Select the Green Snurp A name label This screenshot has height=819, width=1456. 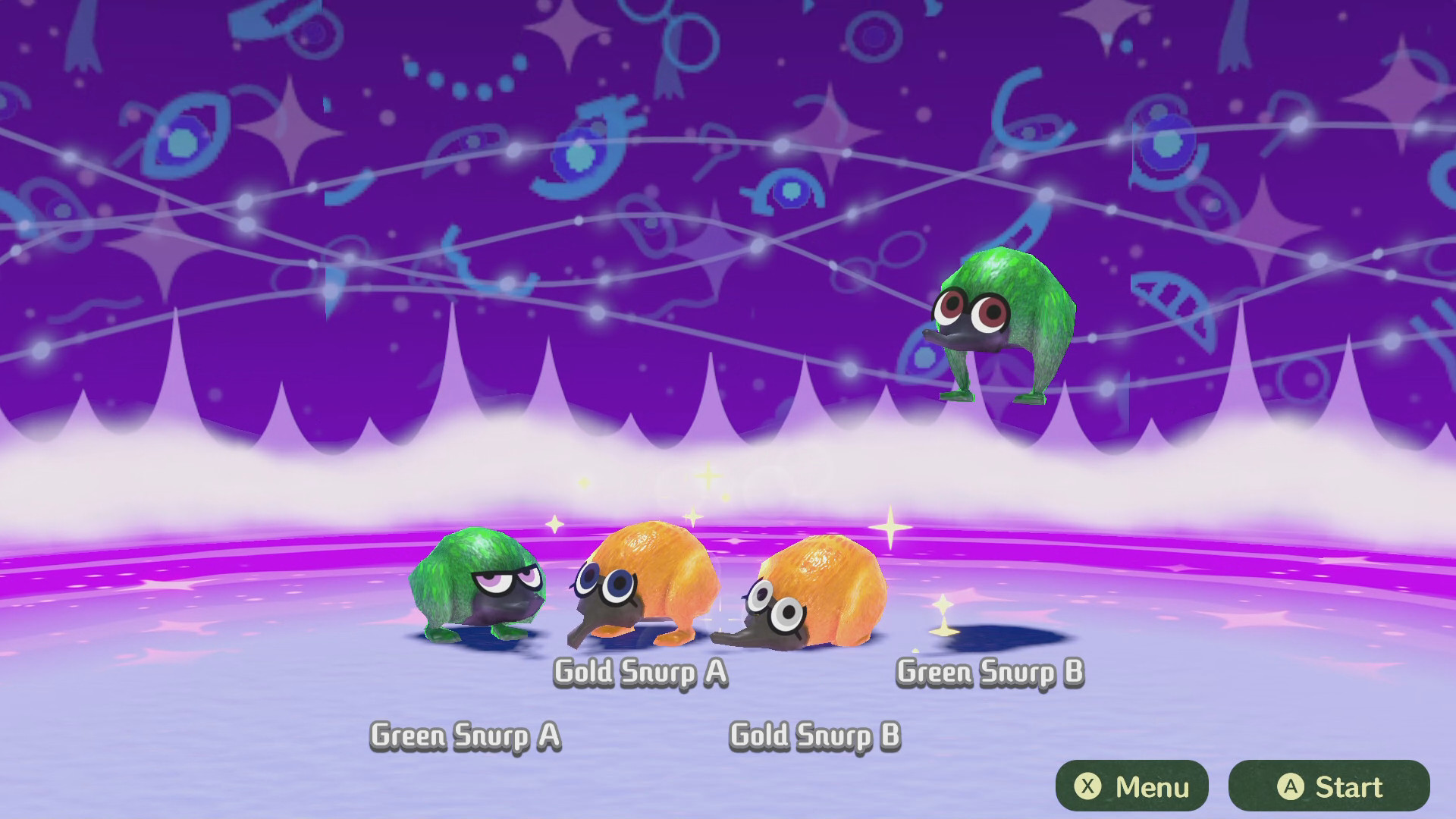coord(466,734)
